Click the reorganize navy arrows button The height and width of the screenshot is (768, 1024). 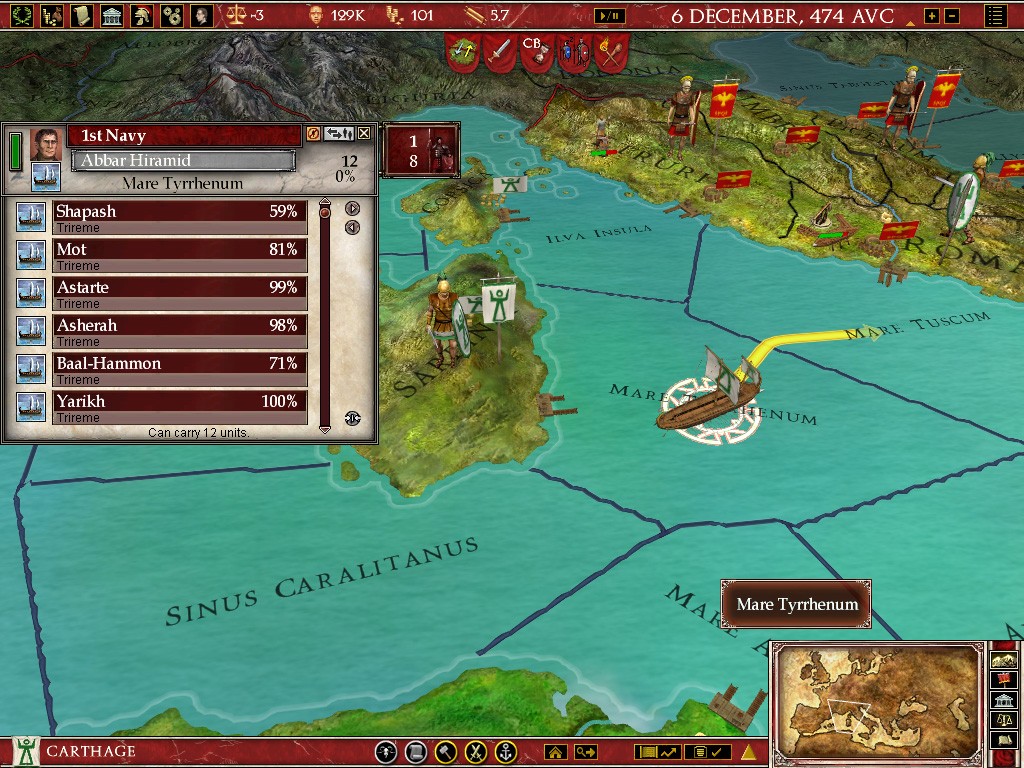click(x=340, y=134)
